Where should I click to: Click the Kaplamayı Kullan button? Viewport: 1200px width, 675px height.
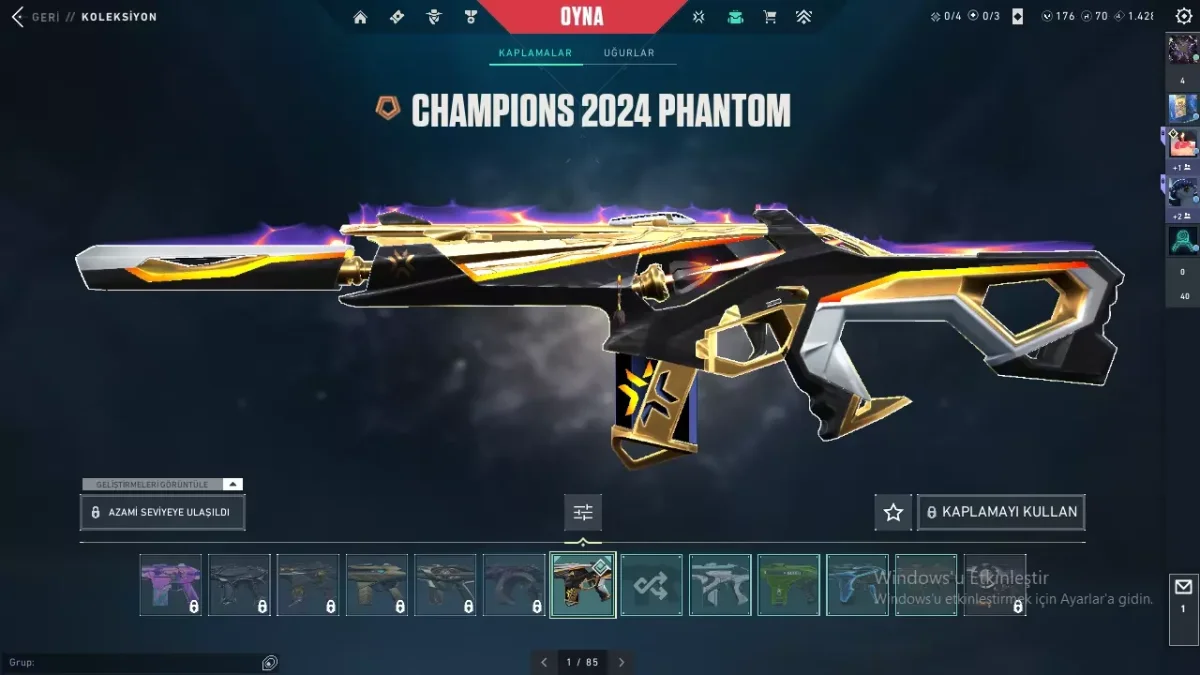[x=1001, y=512]
